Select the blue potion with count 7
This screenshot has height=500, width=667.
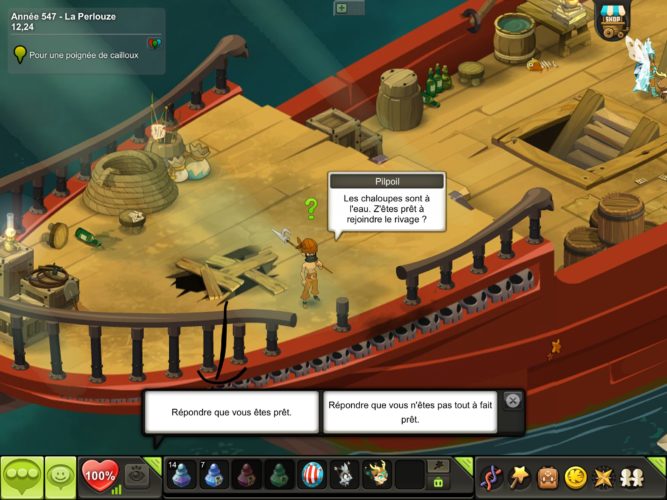[213, 474]
